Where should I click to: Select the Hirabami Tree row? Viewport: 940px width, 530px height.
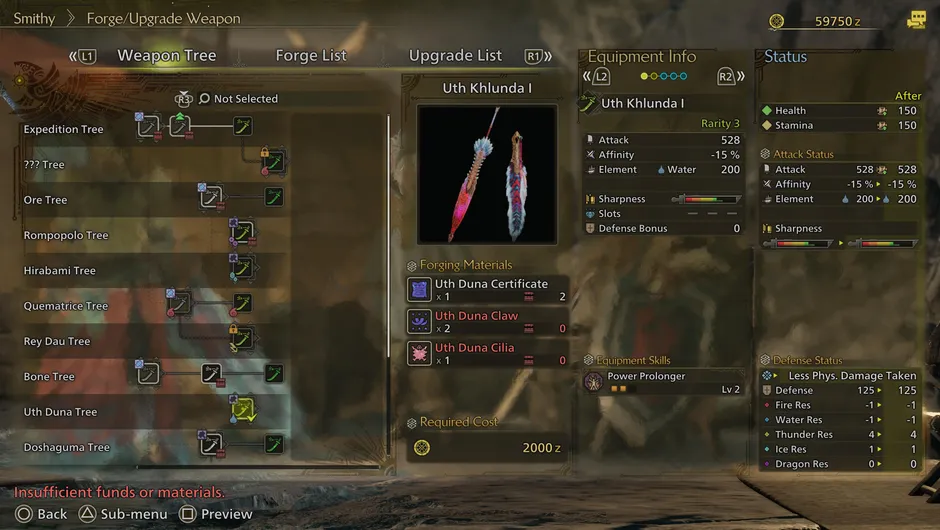coord(60,271)
